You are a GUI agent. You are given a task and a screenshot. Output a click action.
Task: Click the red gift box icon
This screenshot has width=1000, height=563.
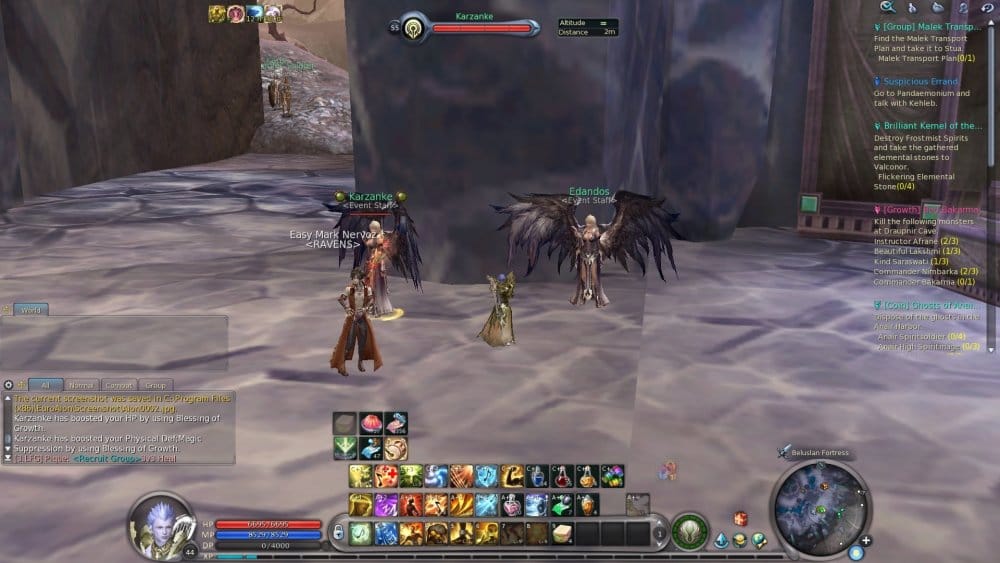pyautogui.click(x=740, y=518)
